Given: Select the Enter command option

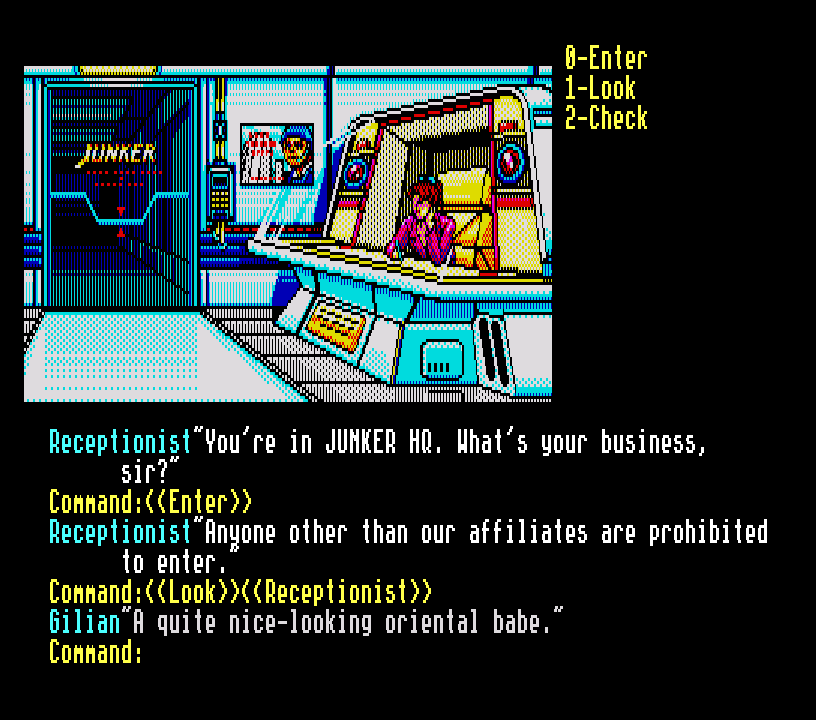Looking at the screenshot, I should [605, 58].
